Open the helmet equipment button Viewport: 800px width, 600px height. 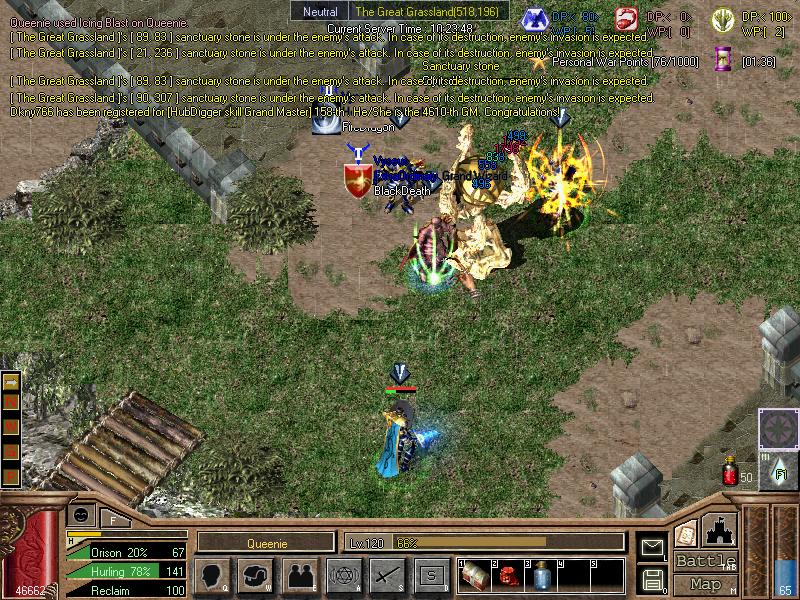click(256, 576)
